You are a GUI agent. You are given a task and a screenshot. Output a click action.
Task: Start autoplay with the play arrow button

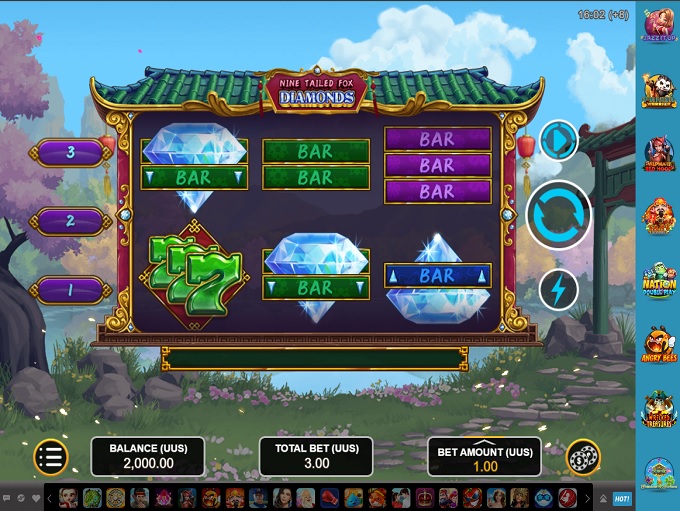coord(558,140)
